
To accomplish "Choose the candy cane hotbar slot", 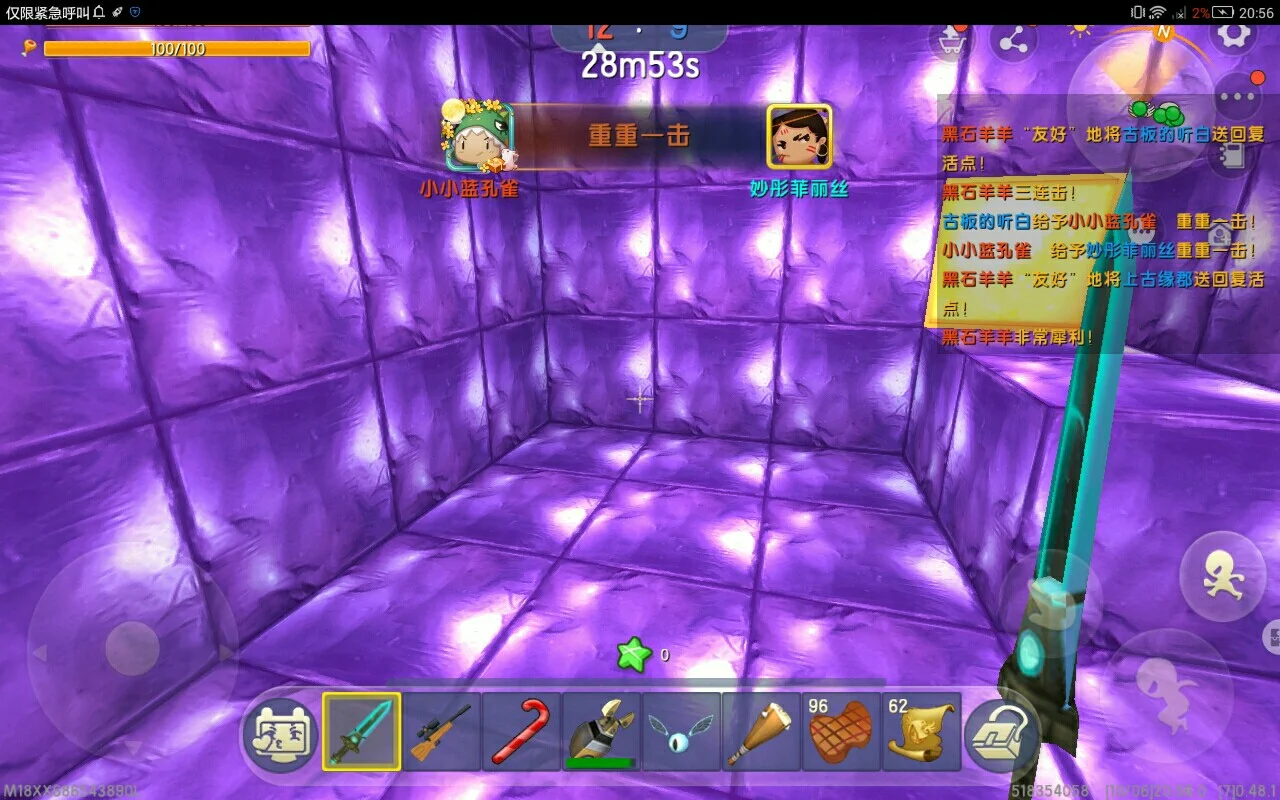I will (521, 732).
